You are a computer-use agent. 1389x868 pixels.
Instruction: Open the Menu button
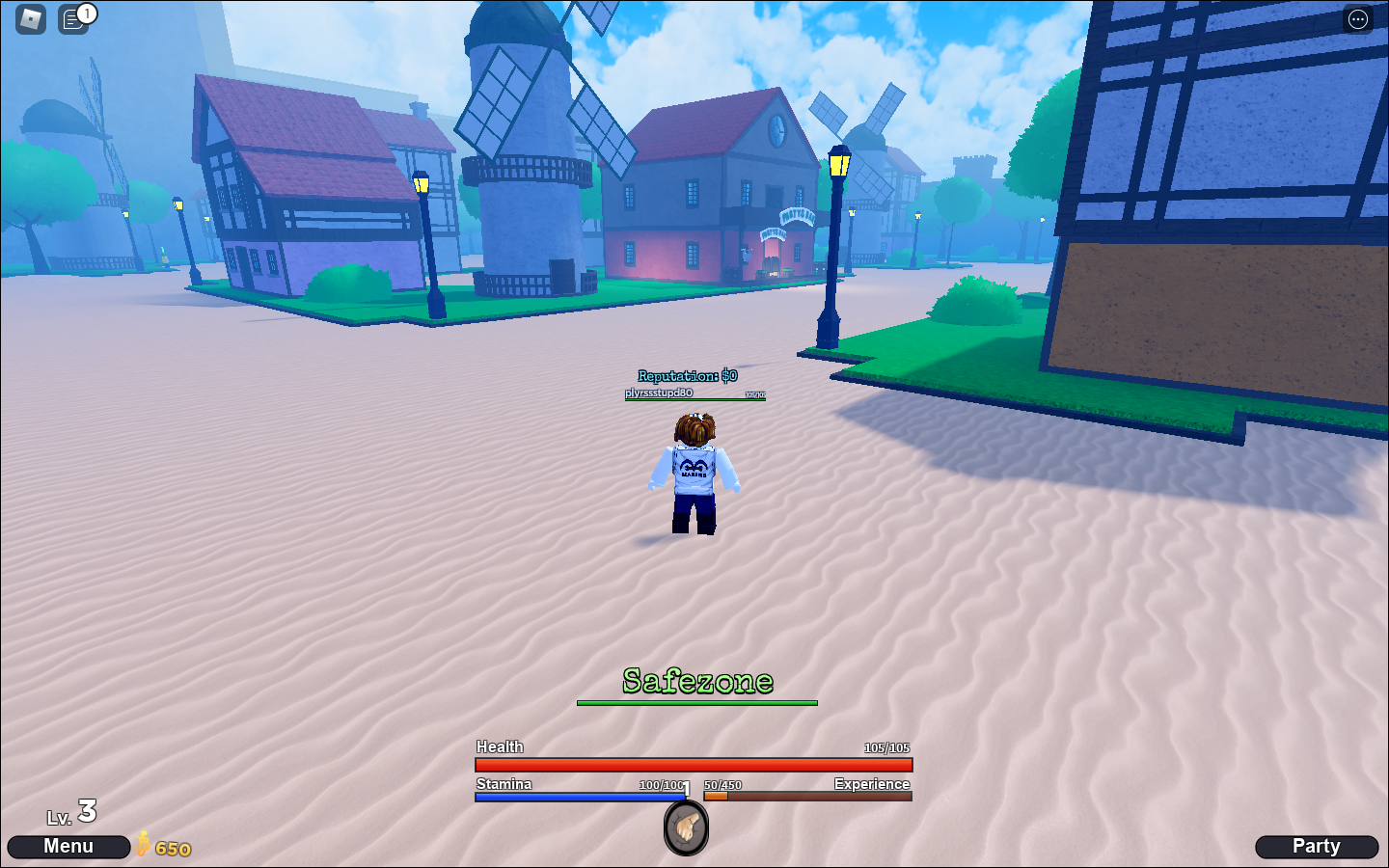[68, 846]
